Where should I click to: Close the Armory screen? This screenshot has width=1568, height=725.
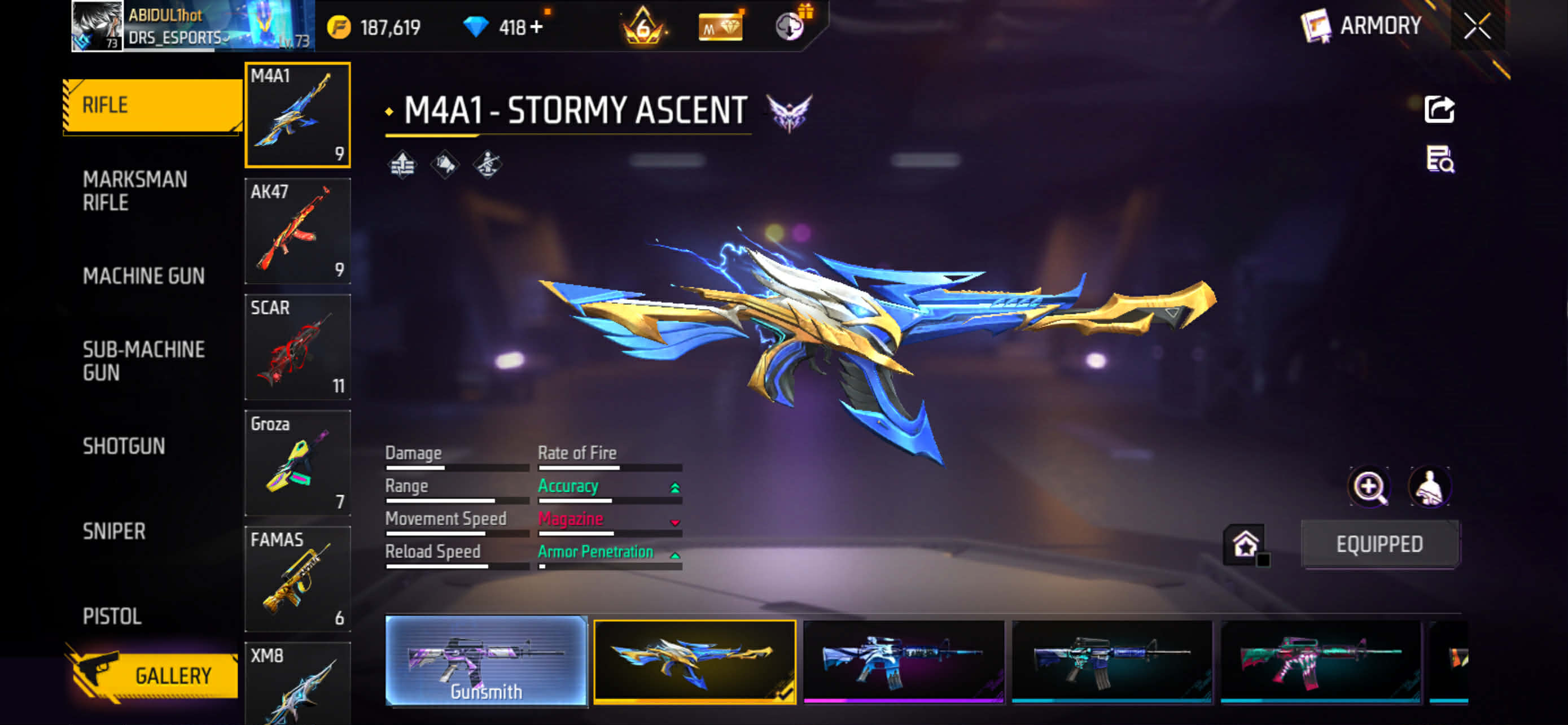(x=1477, y=26)
